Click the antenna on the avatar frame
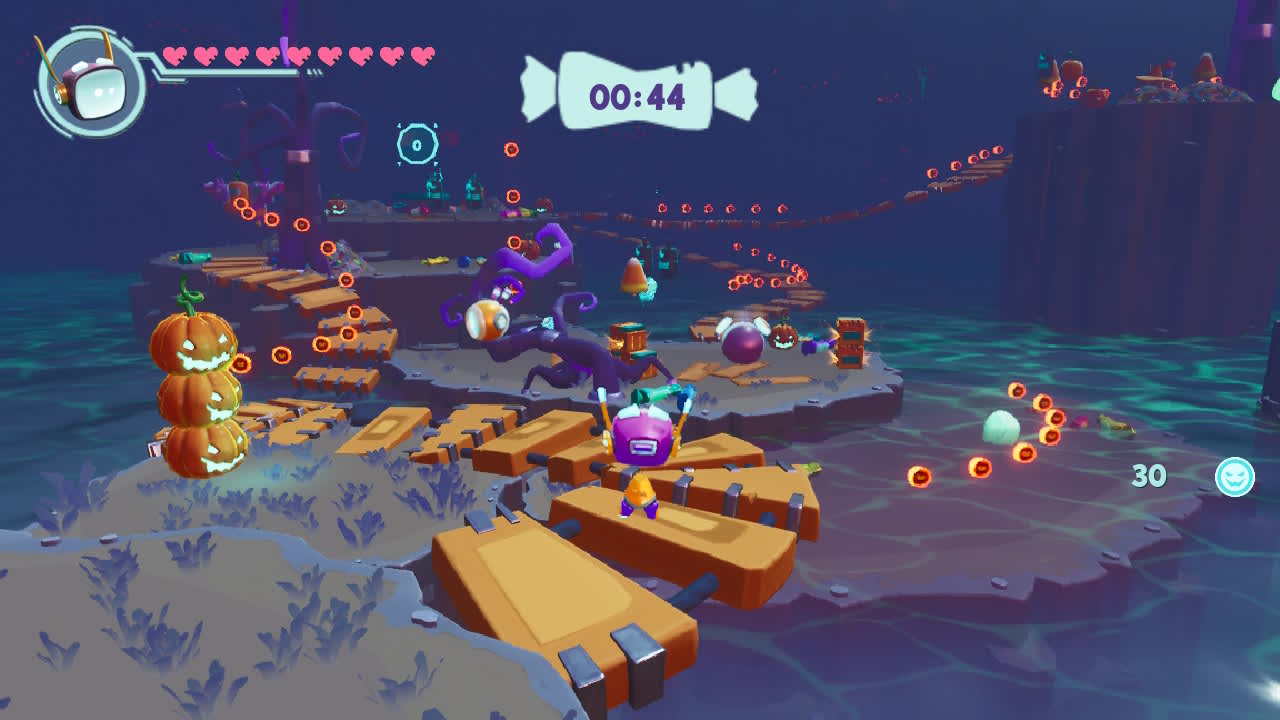 tap(106, 38)
